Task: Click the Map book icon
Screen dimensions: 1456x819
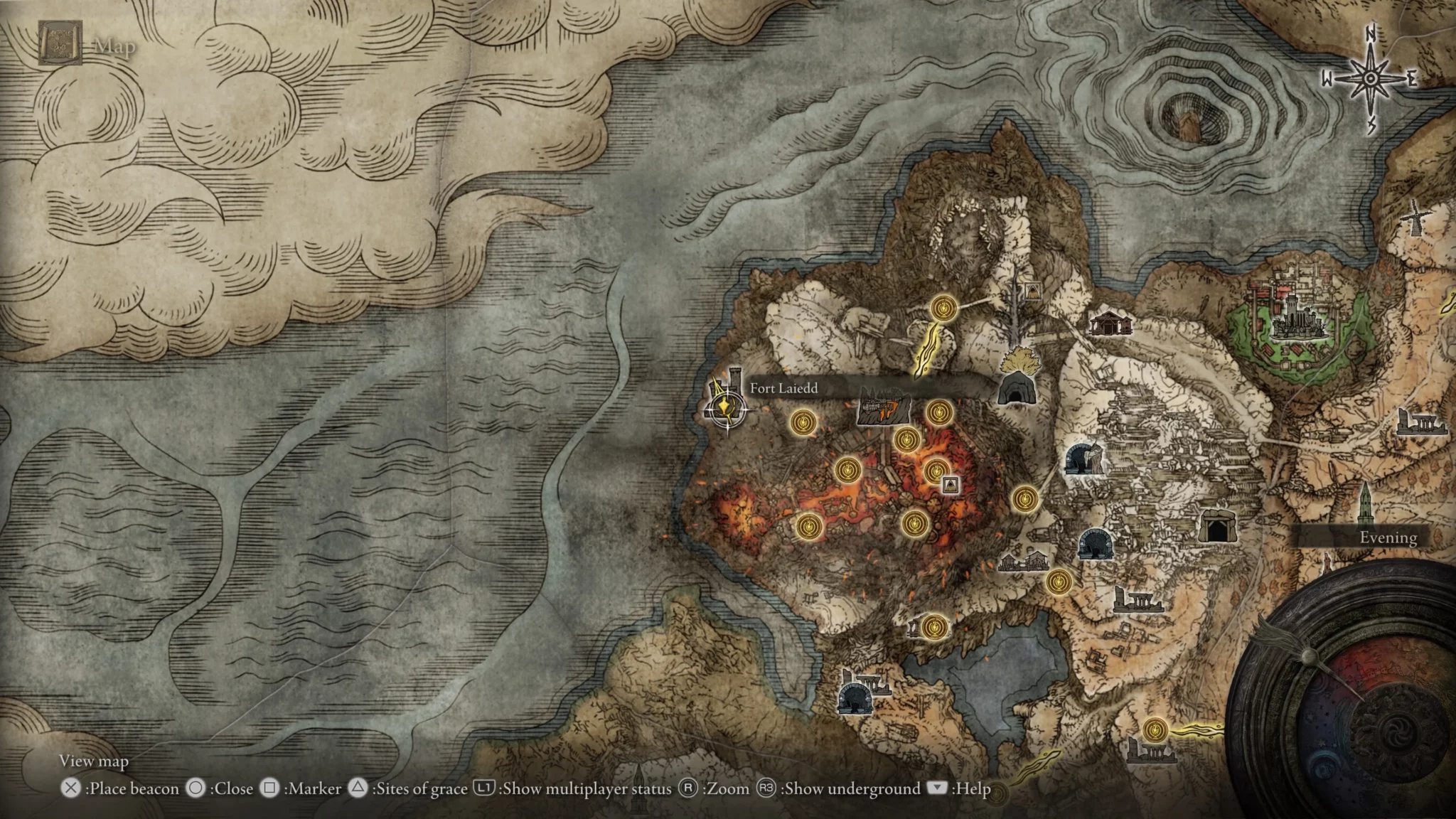Action: [60, 43]
